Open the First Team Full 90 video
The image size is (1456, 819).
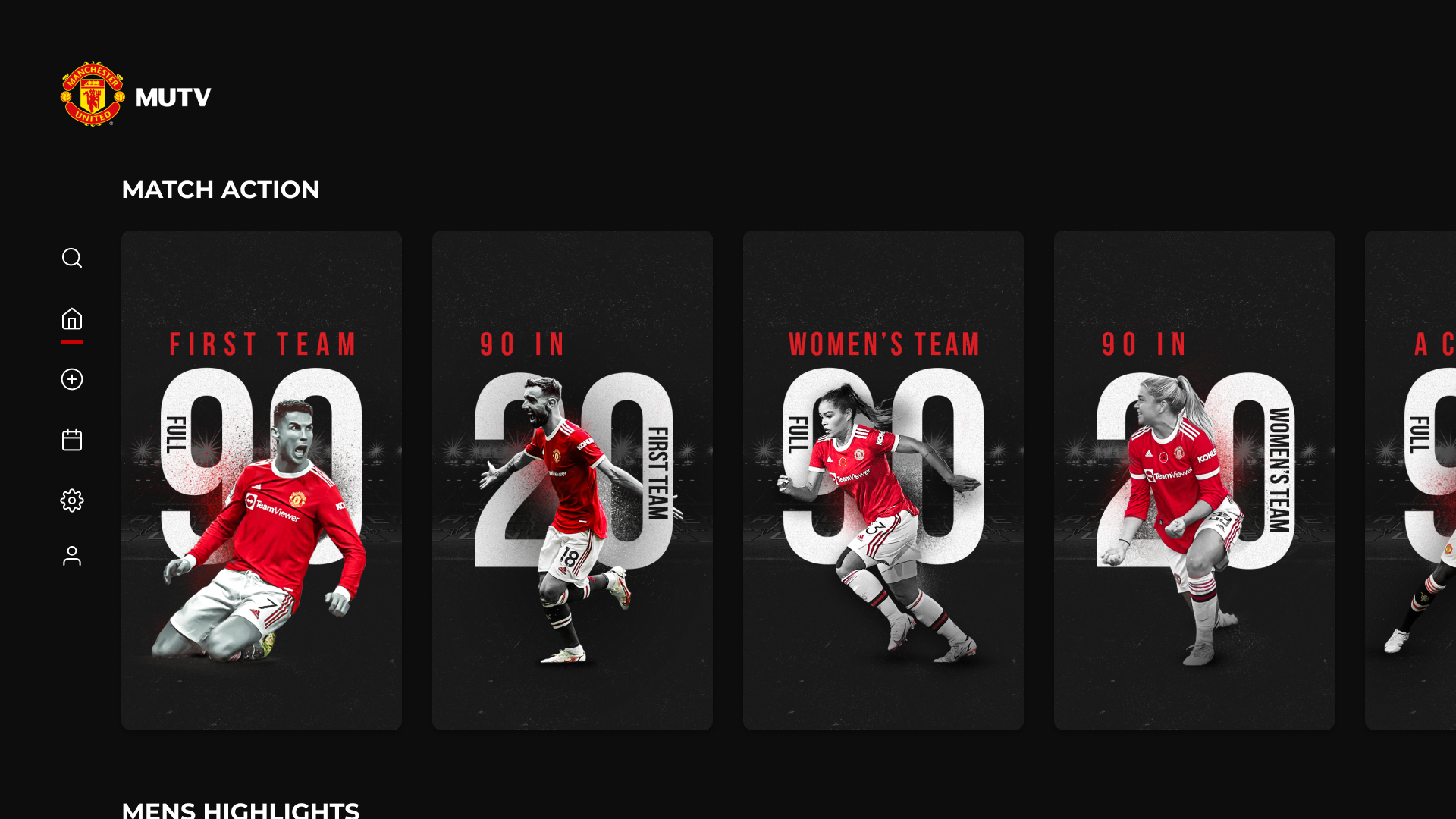[x=261, y=479]
